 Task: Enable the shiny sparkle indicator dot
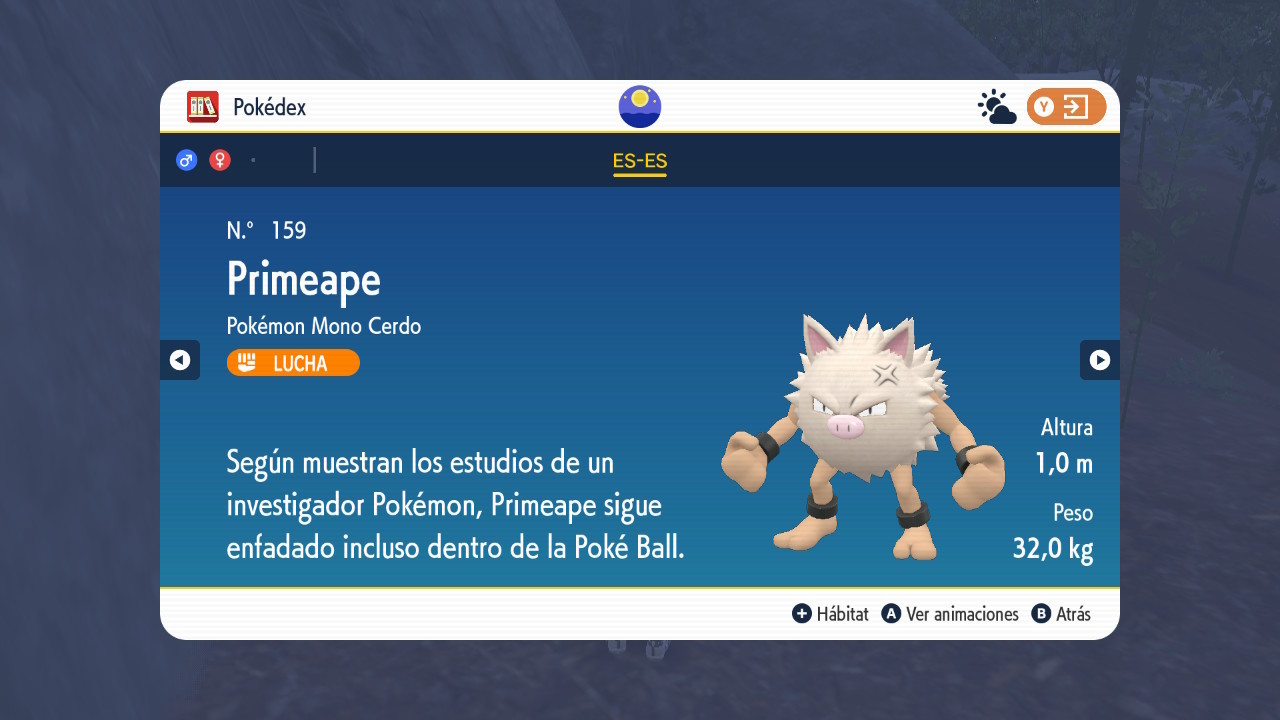point(253,159)
